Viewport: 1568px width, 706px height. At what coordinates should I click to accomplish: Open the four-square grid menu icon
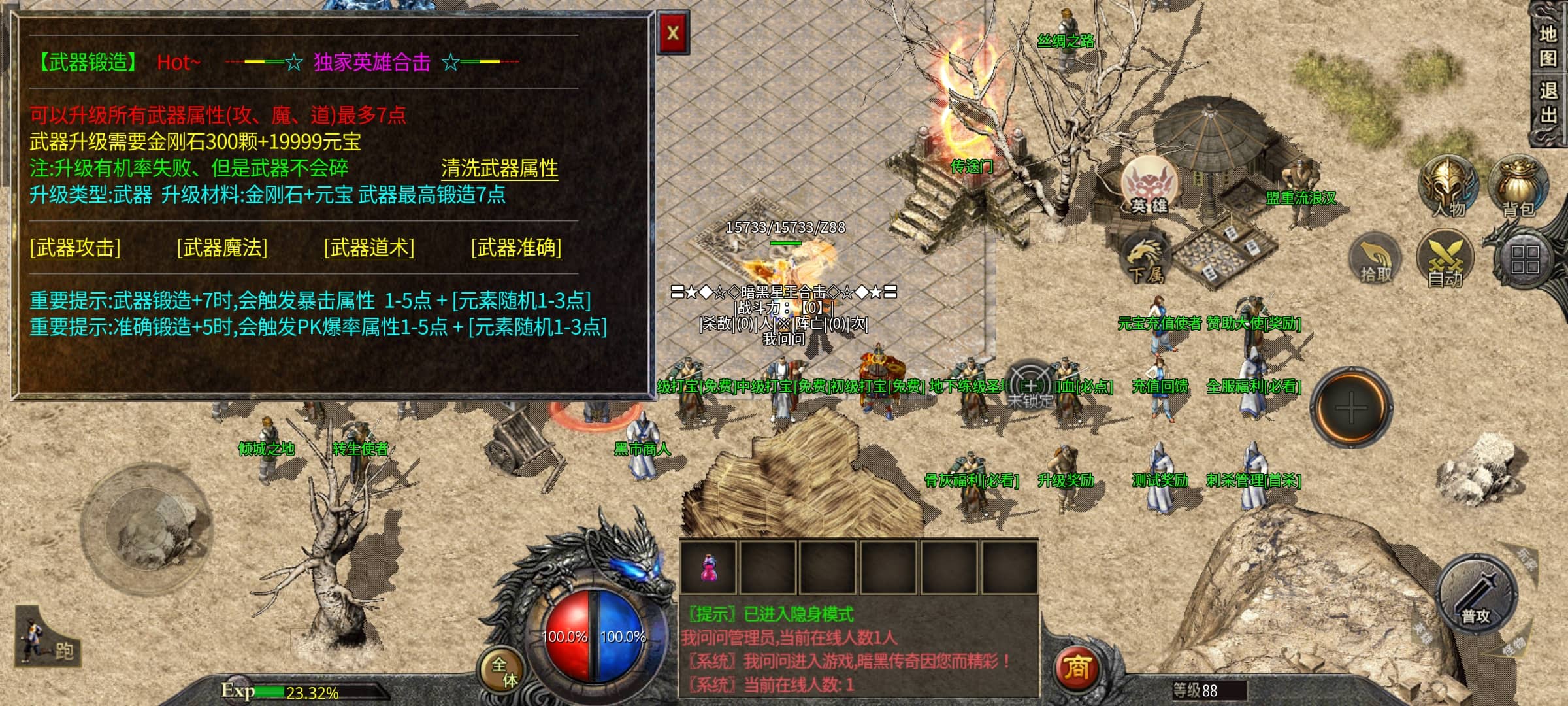point(1524,260)
